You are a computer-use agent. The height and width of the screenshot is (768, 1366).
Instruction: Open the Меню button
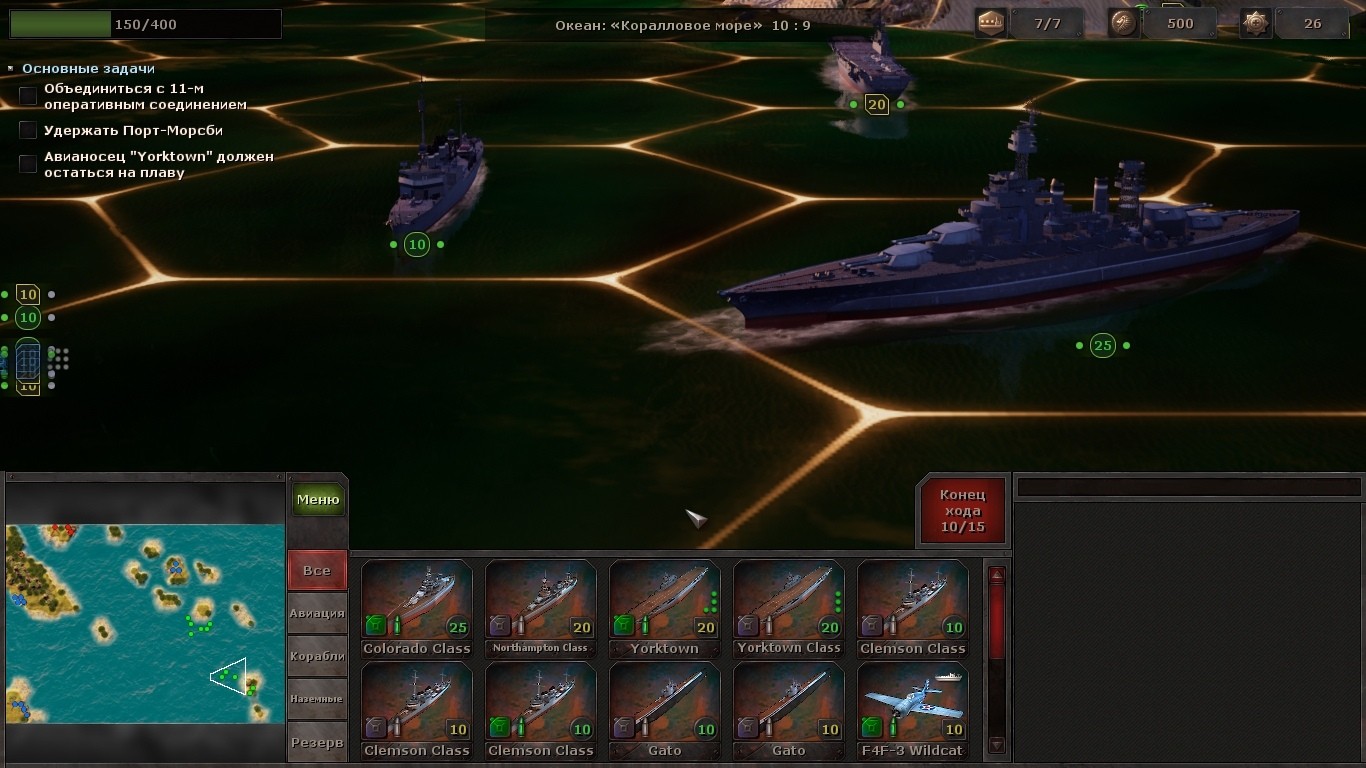(318, 500)
